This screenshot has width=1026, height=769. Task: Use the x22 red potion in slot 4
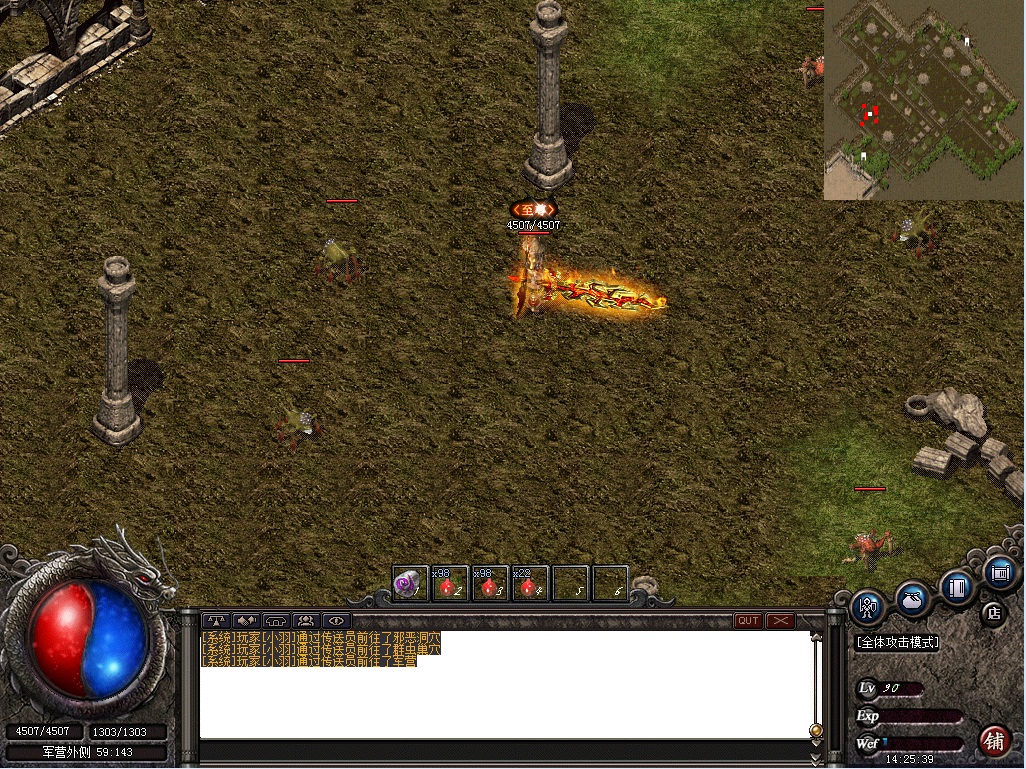click(530, 584)
